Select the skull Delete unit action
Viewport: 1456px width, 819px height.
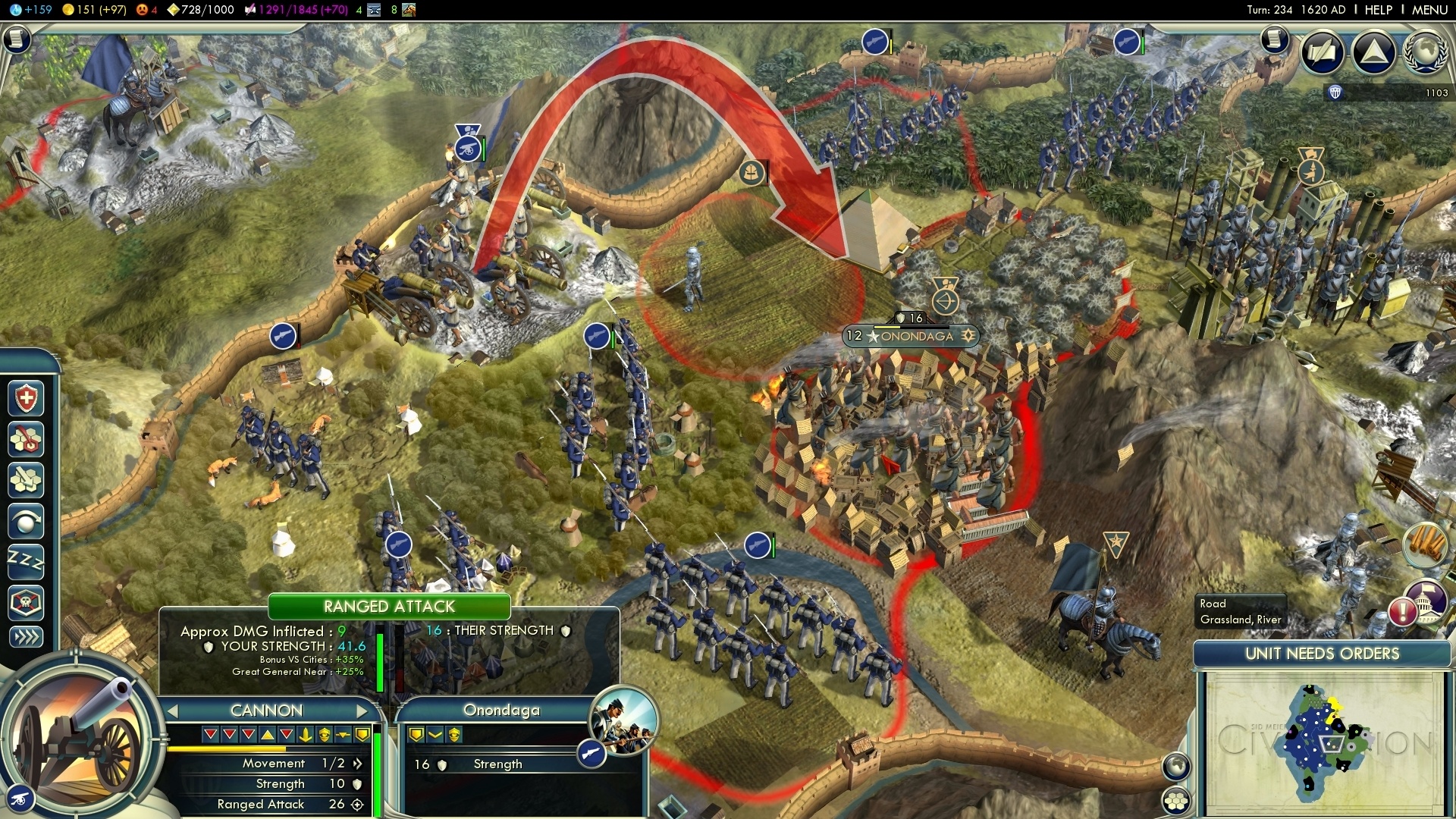click(26, 603)
